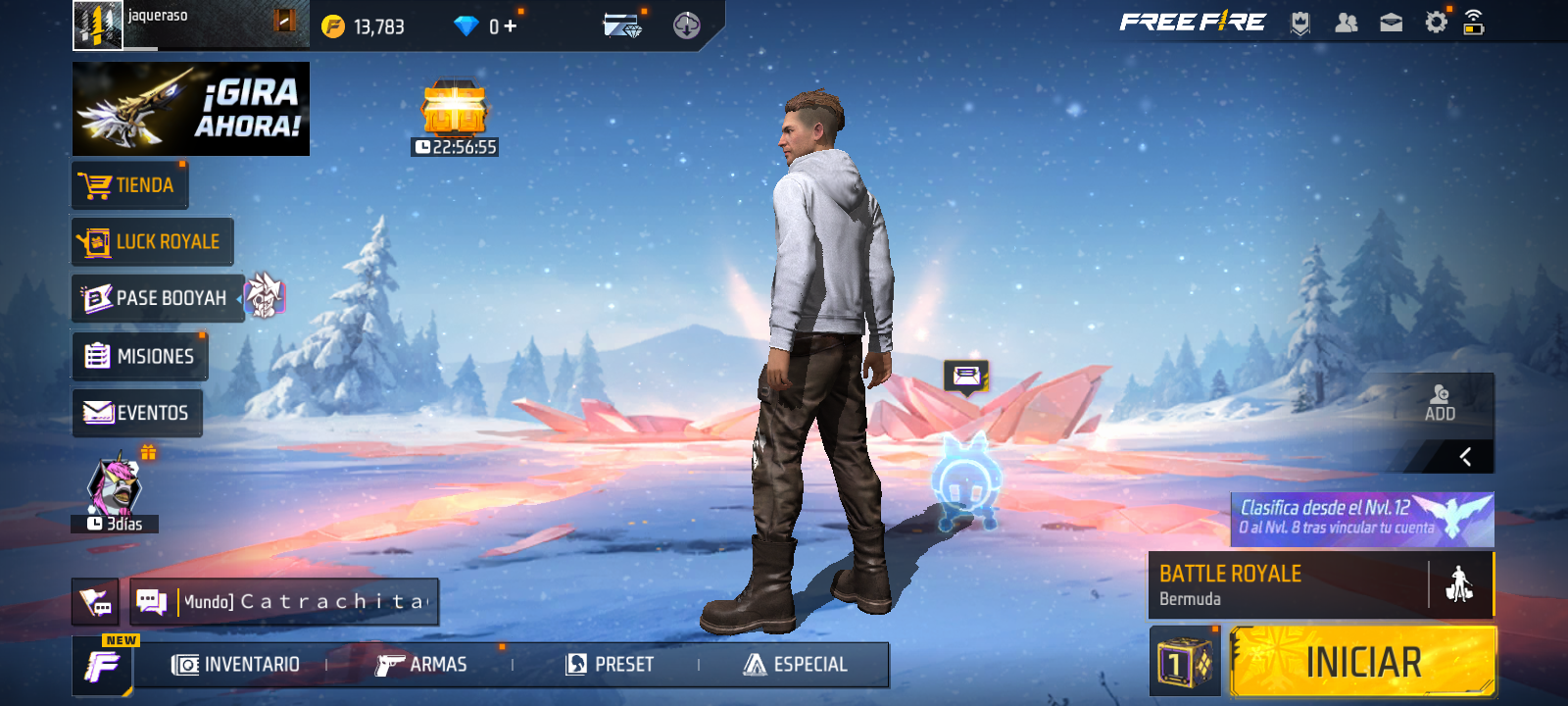Open the friends icon in top bar
The image size is (1568, 706).
[x=1347, y=23]
